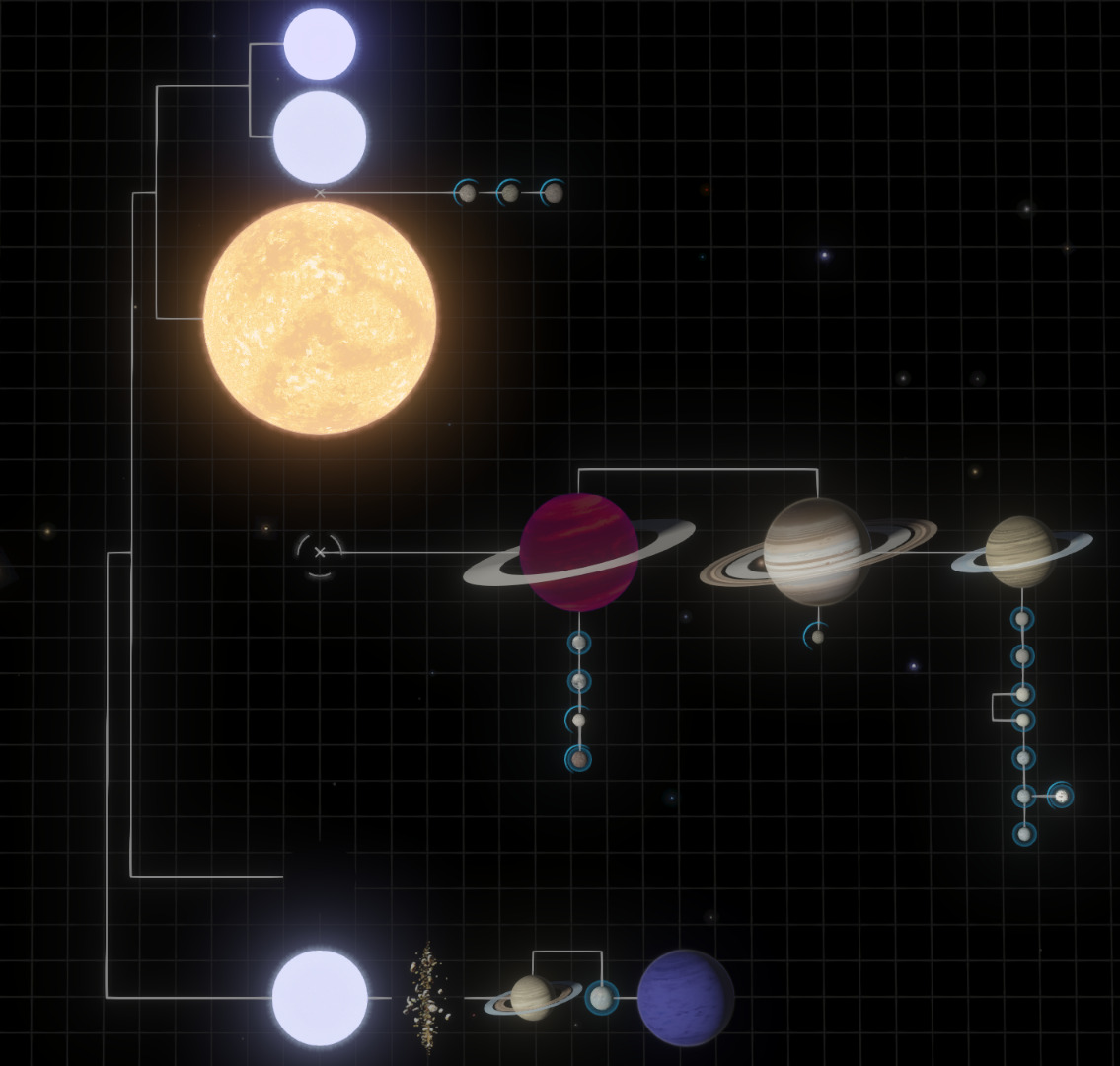Image resolution: width=1120 pixels, height=1066 pixels.
Task: Select the bright moon branching sideways off the chain
Action: 1061,796
